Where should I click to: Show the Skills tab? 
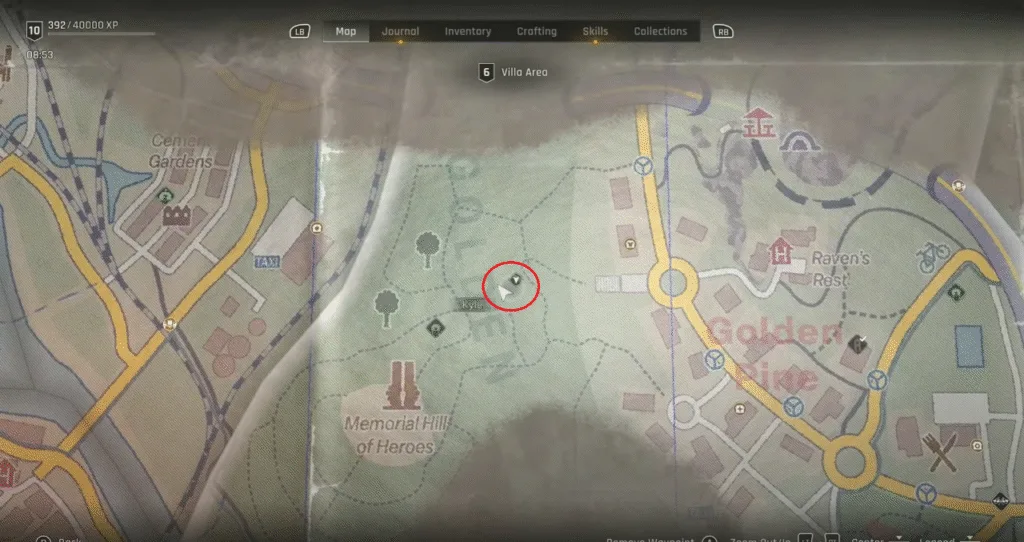[595, 31]
